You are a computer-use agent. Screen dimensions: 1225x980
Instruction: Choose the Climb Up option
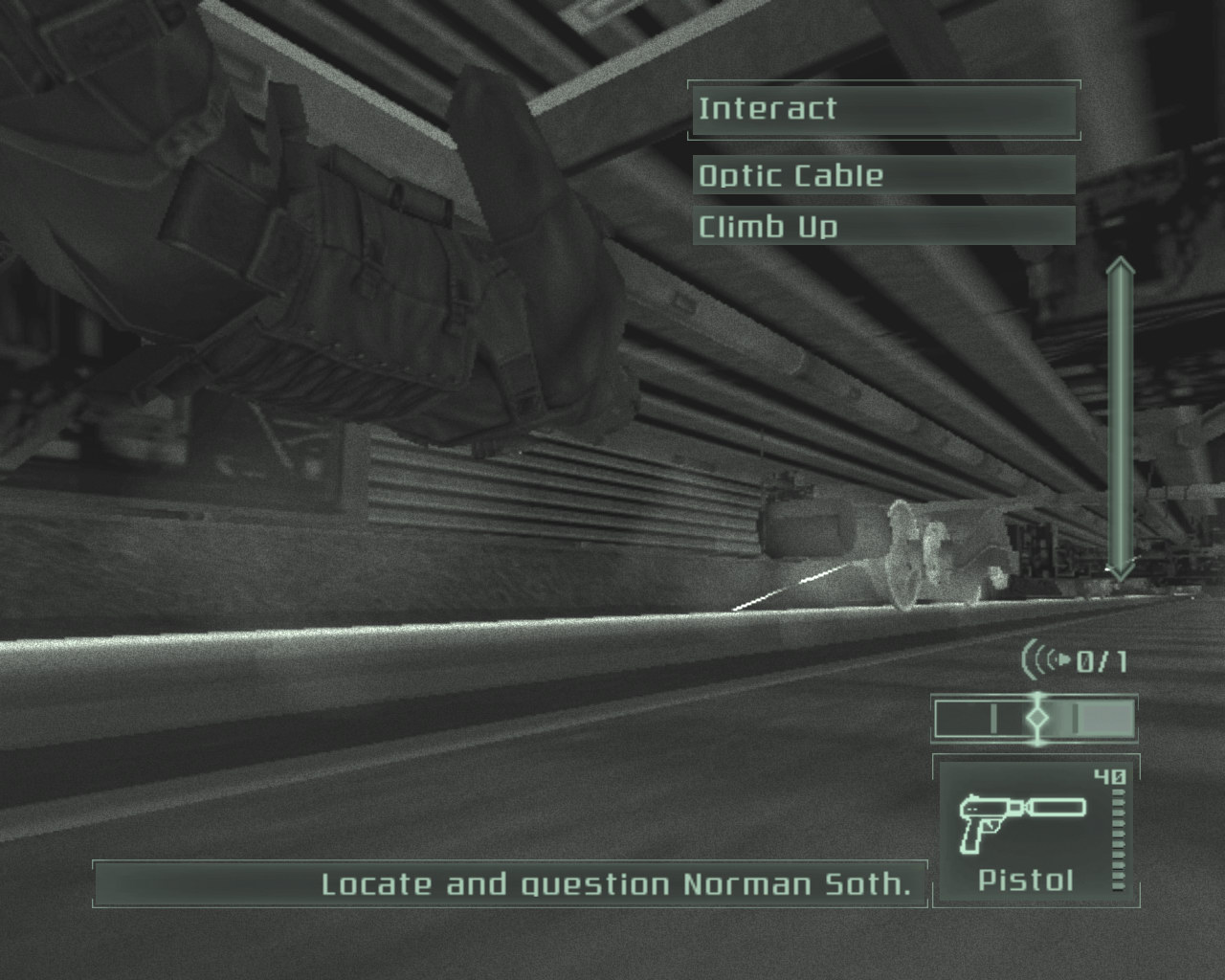point(882,227)
